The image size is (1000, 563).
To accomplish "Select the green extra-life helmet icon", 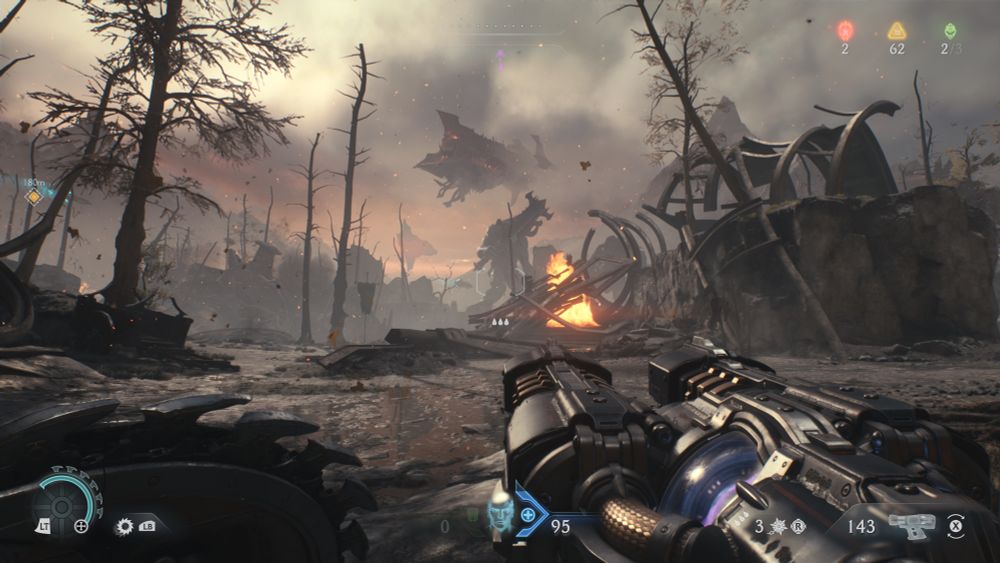I will (949, 31).
